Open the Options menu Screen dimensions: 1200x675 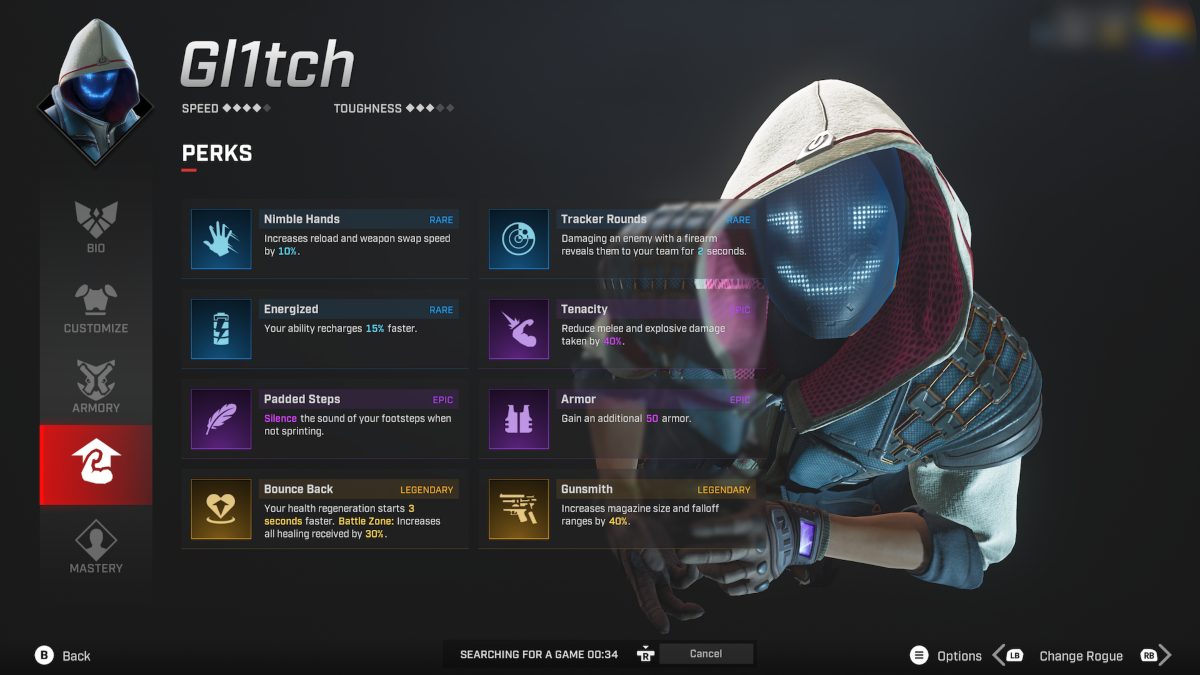click(946, 656)
